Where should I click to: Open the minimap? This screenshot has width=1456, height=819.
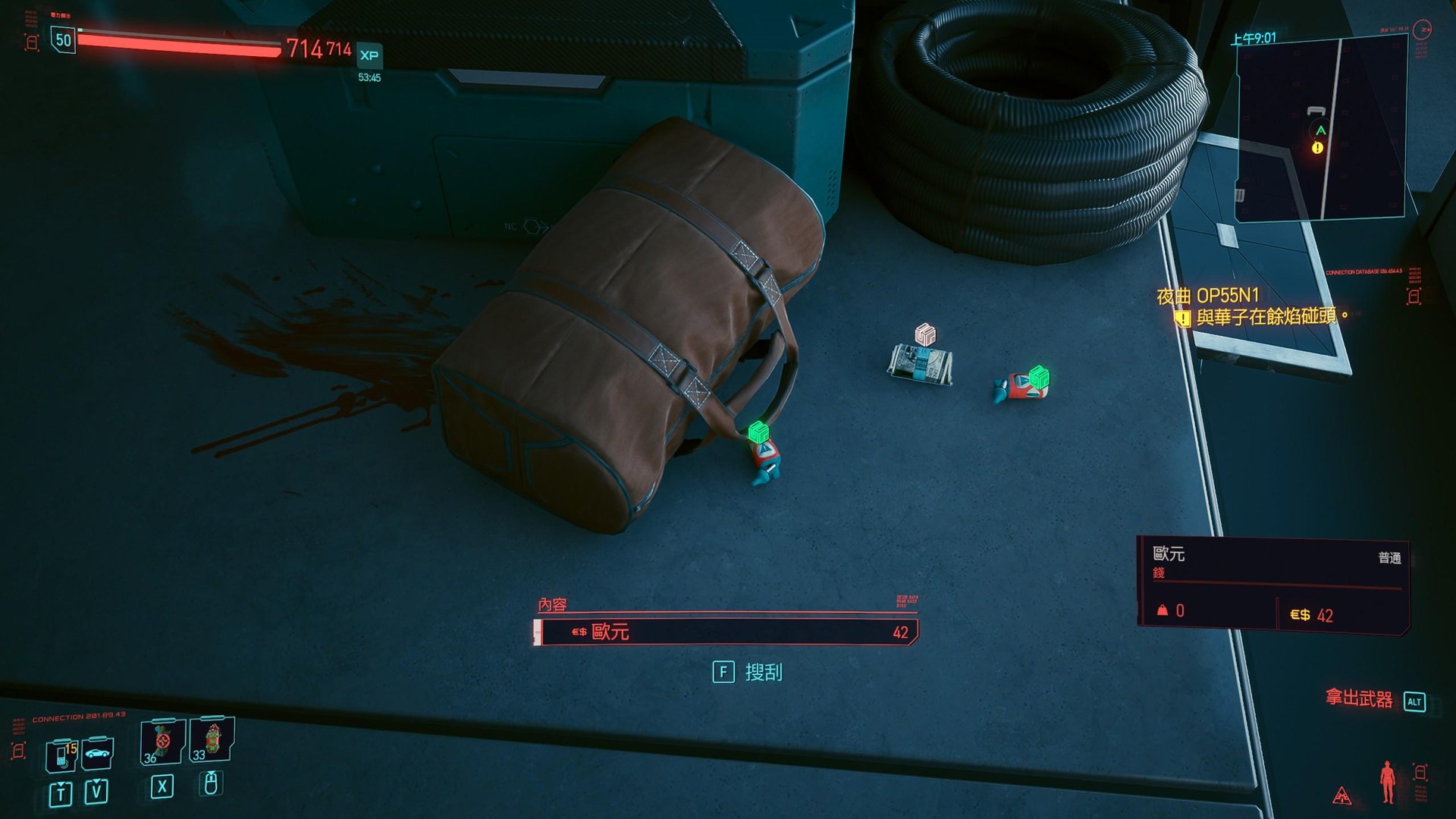[1321, 129]
